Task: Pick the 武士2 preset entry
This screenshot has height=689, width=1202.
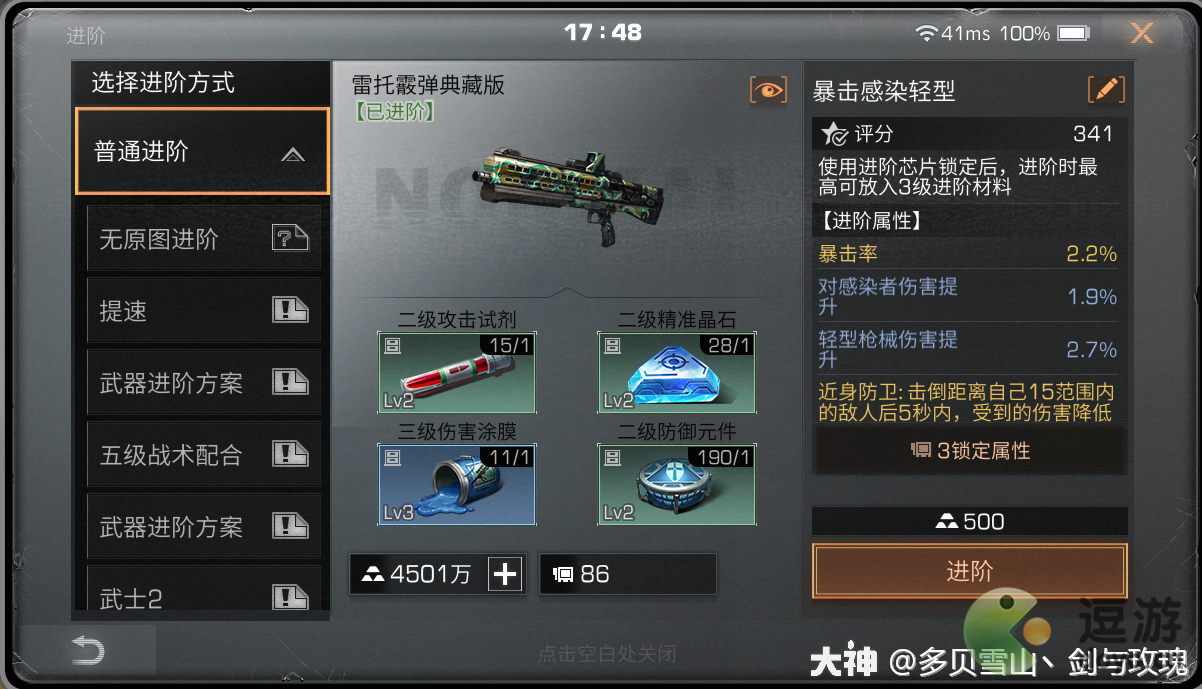Action: pyautogui.click(x=204, y=597)
